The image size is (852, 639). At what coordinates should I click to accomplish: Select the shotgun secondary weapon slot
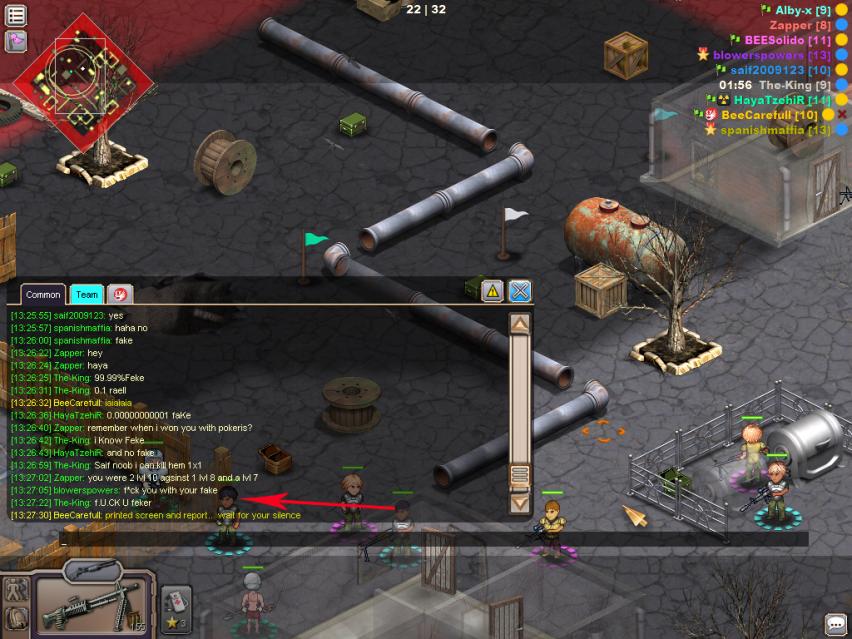coord(92,572)
